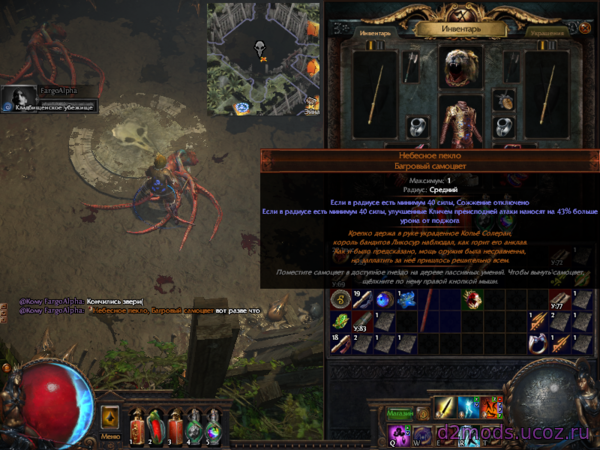Open the Меню button
The height and width of the screenshot is (450, 600).
(112, 436)
